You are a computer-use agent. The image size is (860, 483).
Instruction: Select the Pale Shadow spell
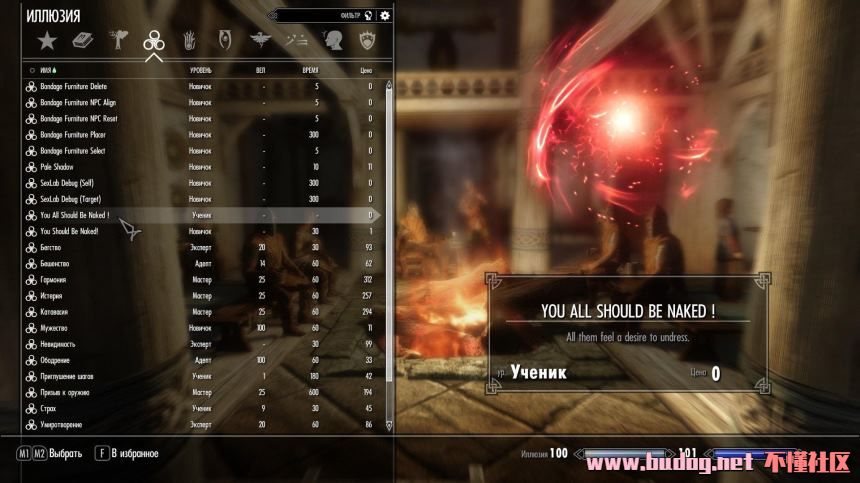pos(60,166)
